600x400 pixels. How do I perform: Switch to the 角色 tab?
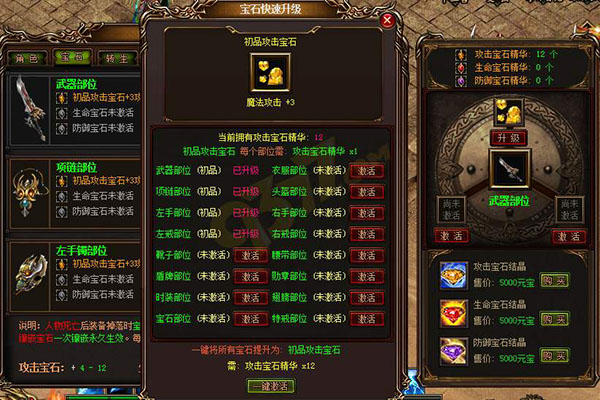pyautogui.click(x=25, y=59)
